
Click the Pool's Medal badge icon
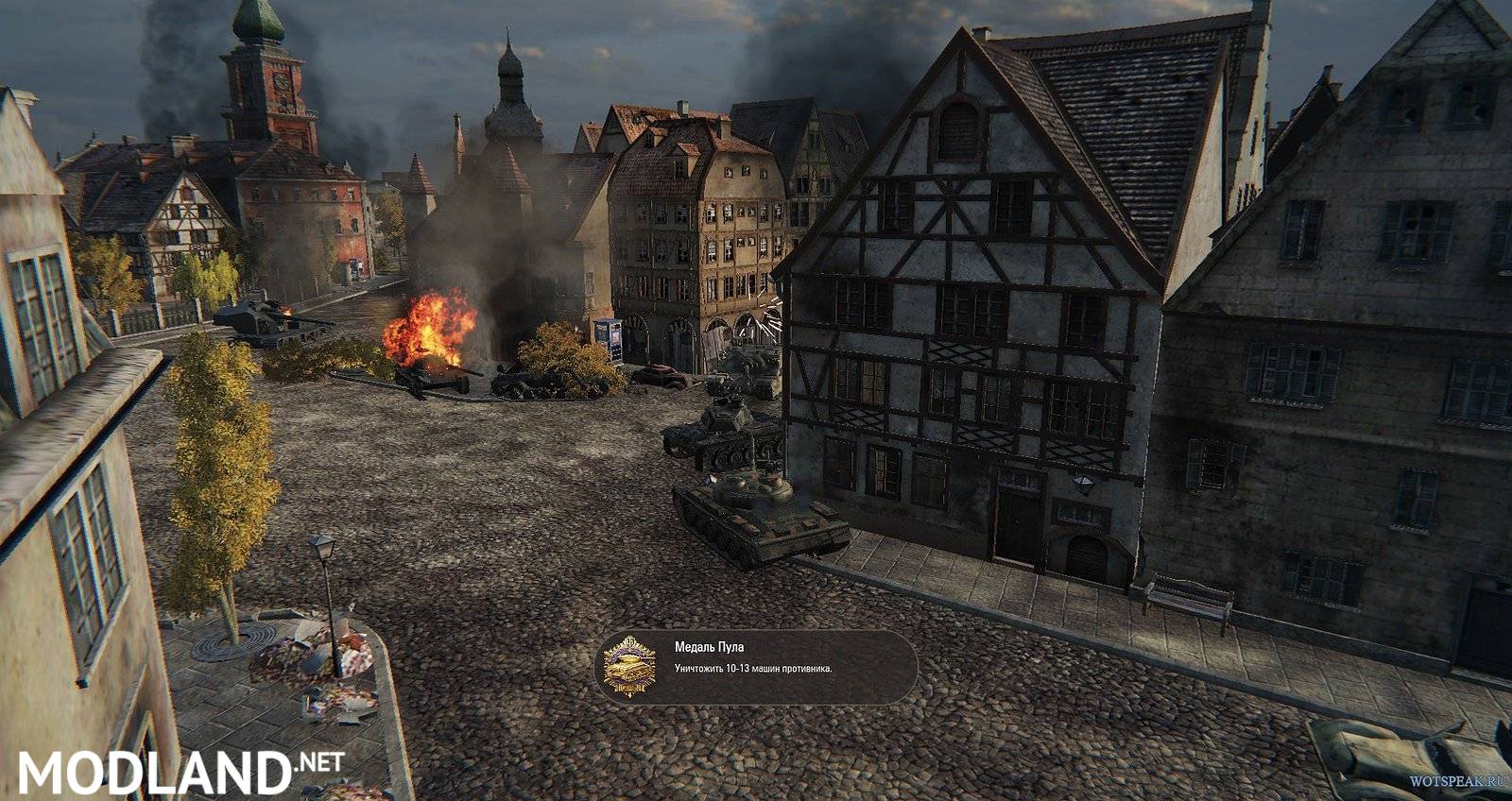[629, 667]
